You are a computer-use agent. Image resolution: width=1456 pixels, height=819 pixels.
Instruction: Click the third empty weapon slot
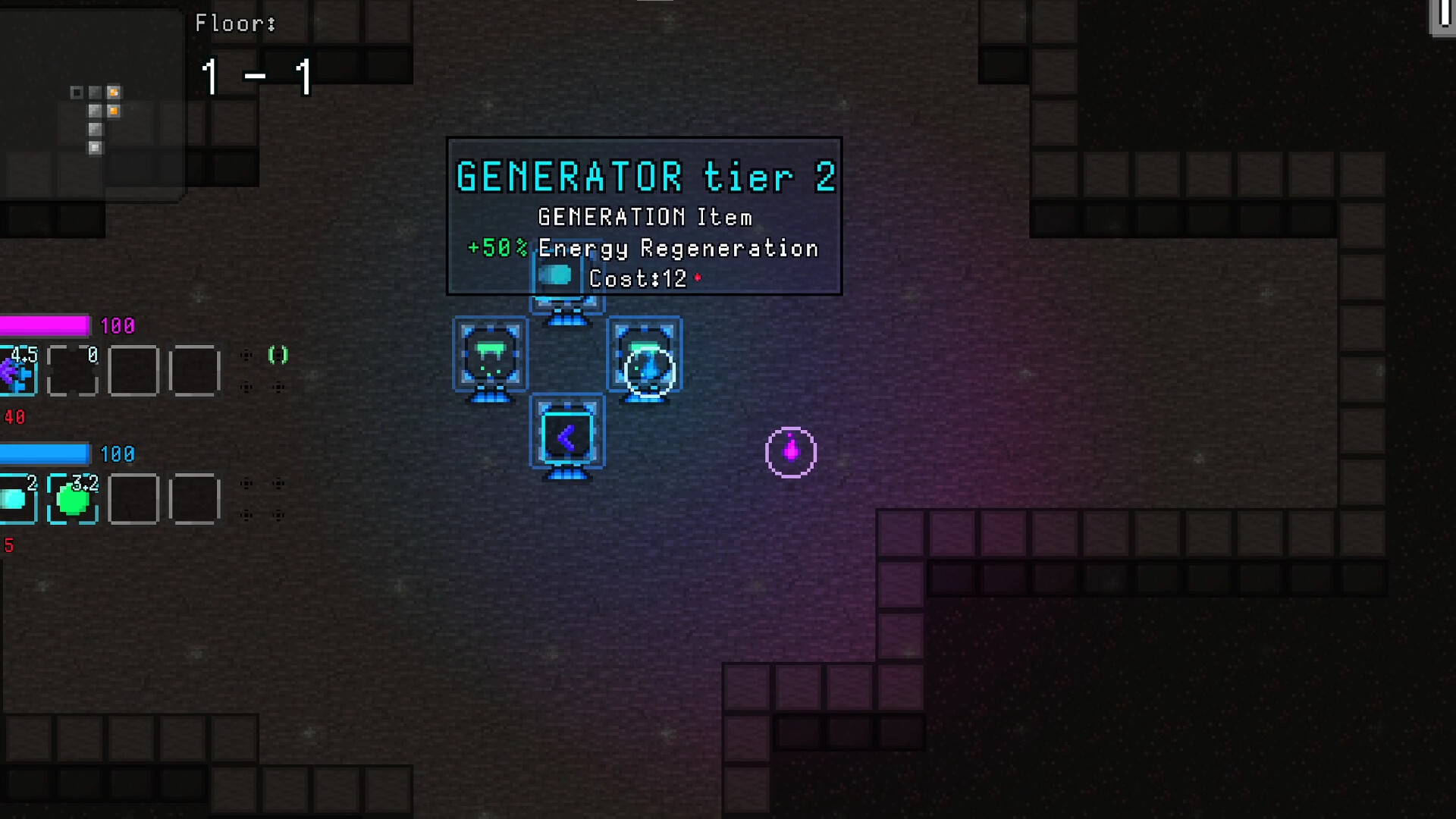point(134,372)
